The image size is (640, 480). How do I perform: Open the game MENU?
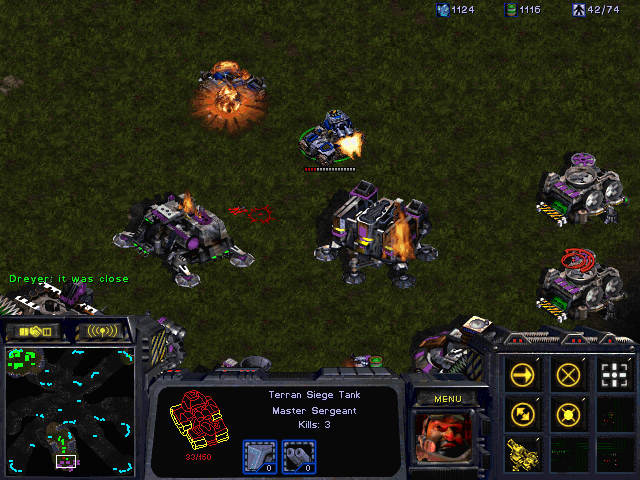(x=447, y=398)
